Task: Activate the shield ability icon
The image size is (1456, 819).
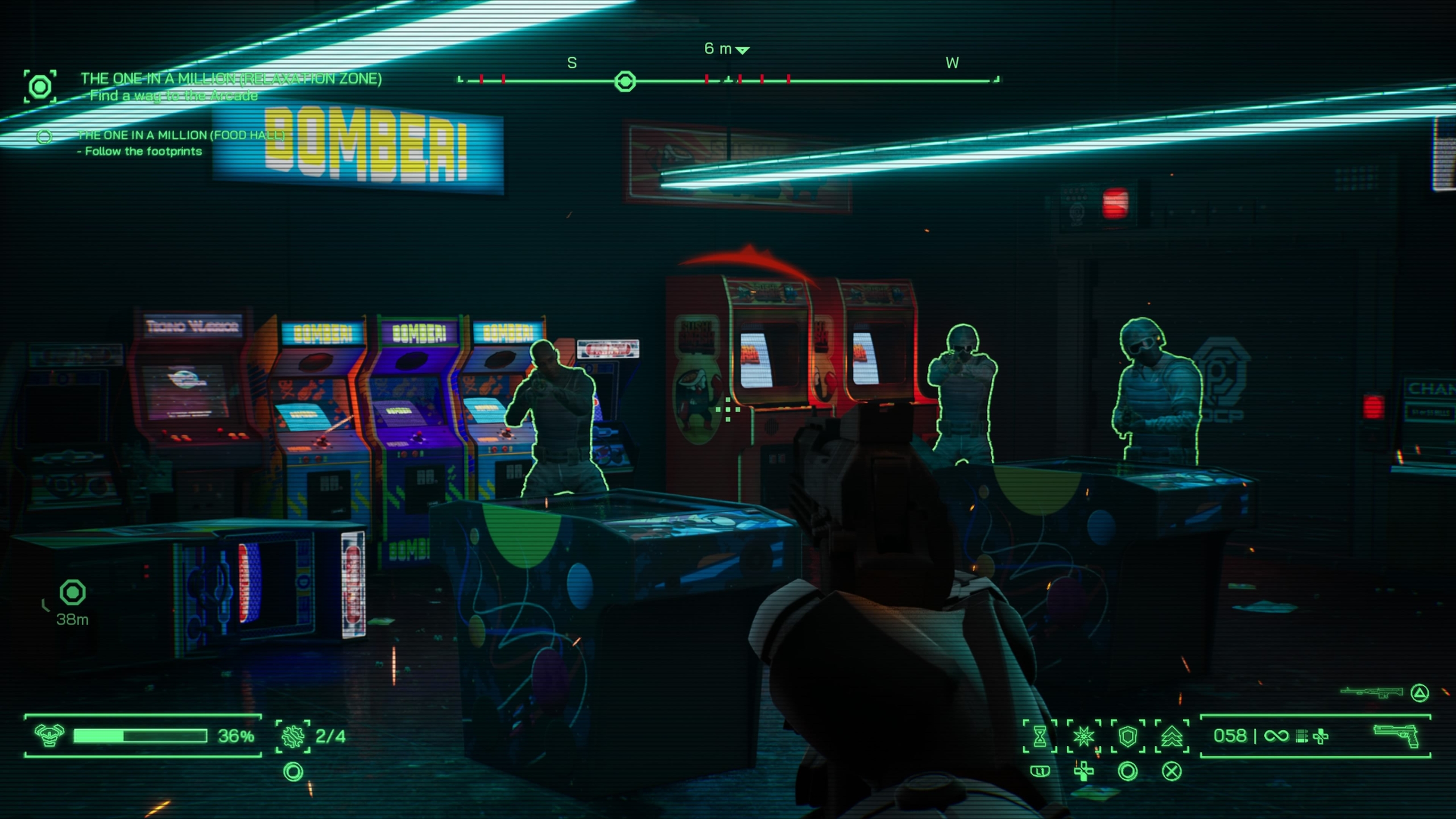Action: pos(1127,737)
